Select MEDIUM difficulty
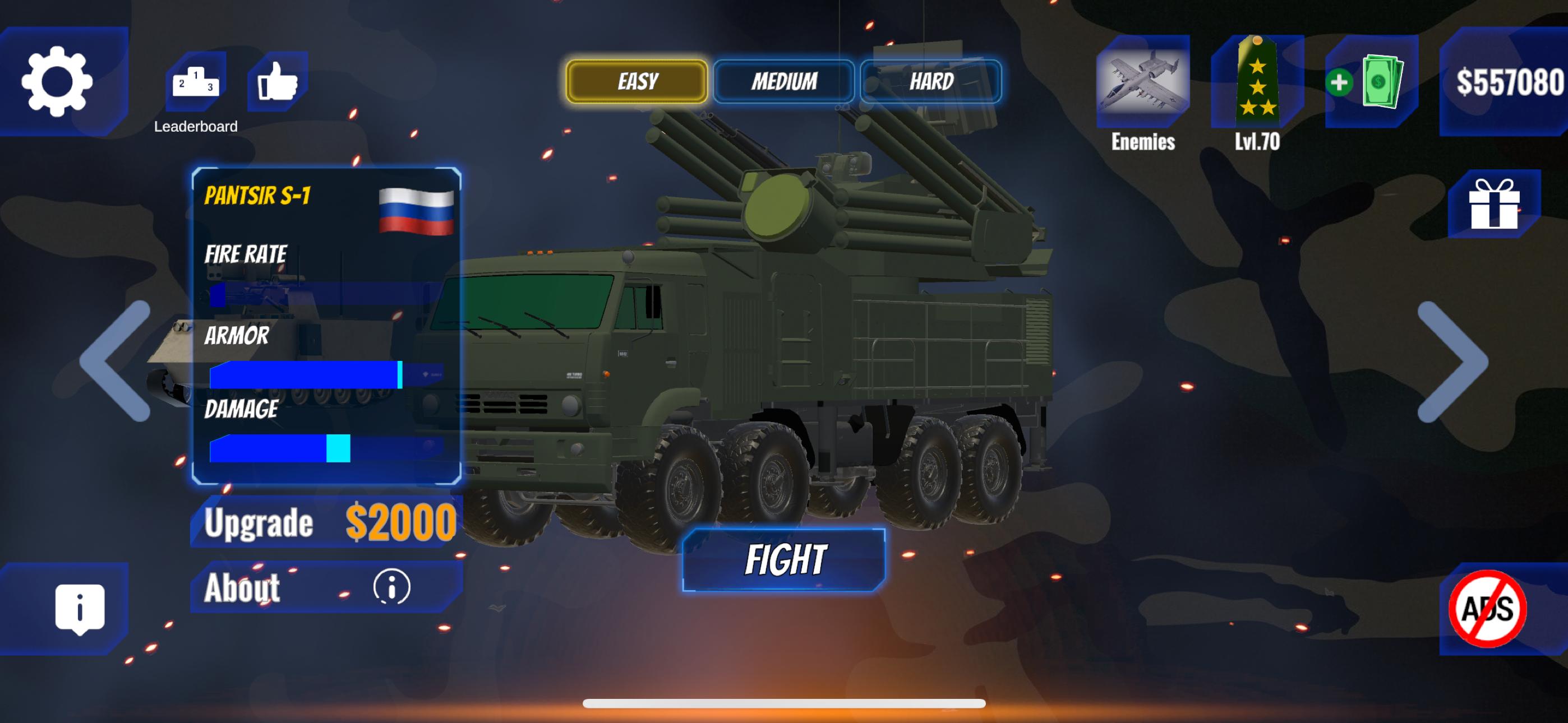 tap(785, 81)
